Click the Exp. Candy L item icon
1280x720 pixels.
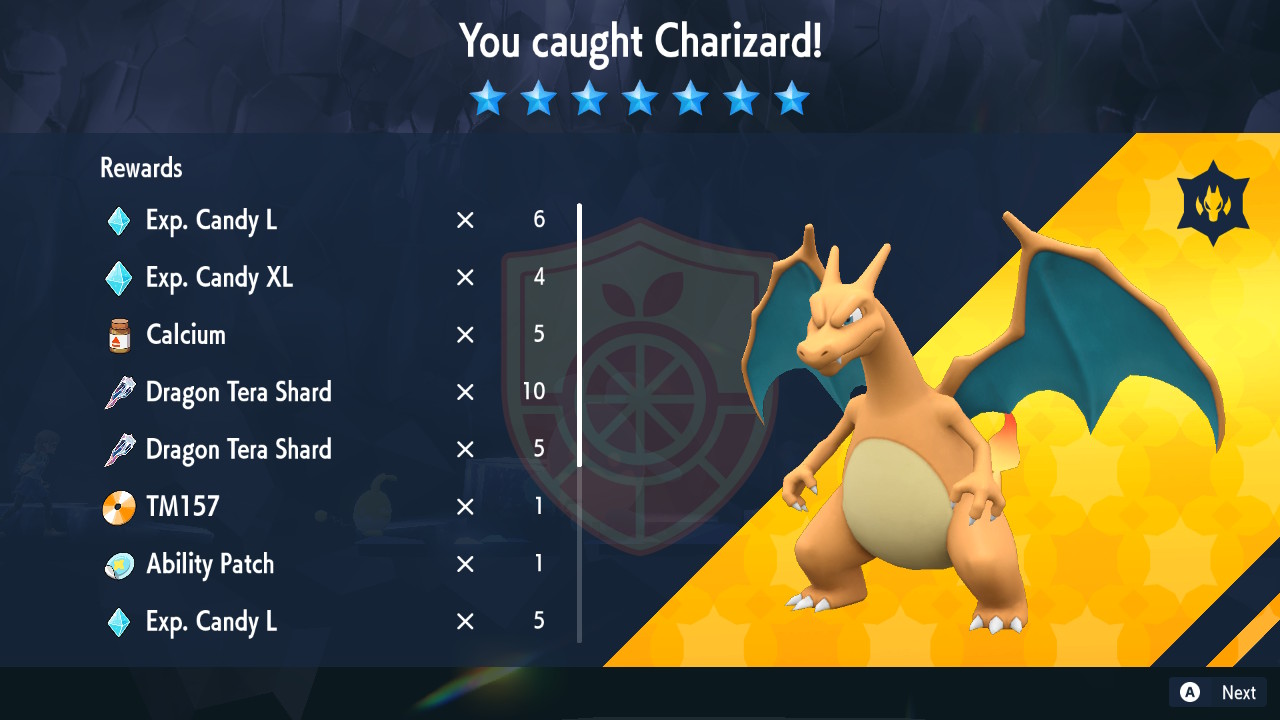coord(118,220)
